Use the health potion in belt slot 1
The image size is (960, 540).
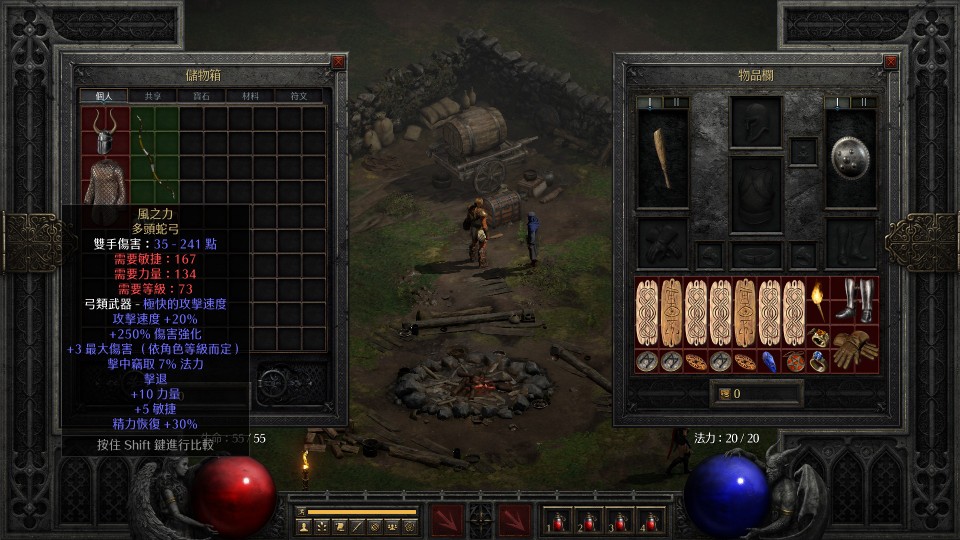click(x=555, y=521)
